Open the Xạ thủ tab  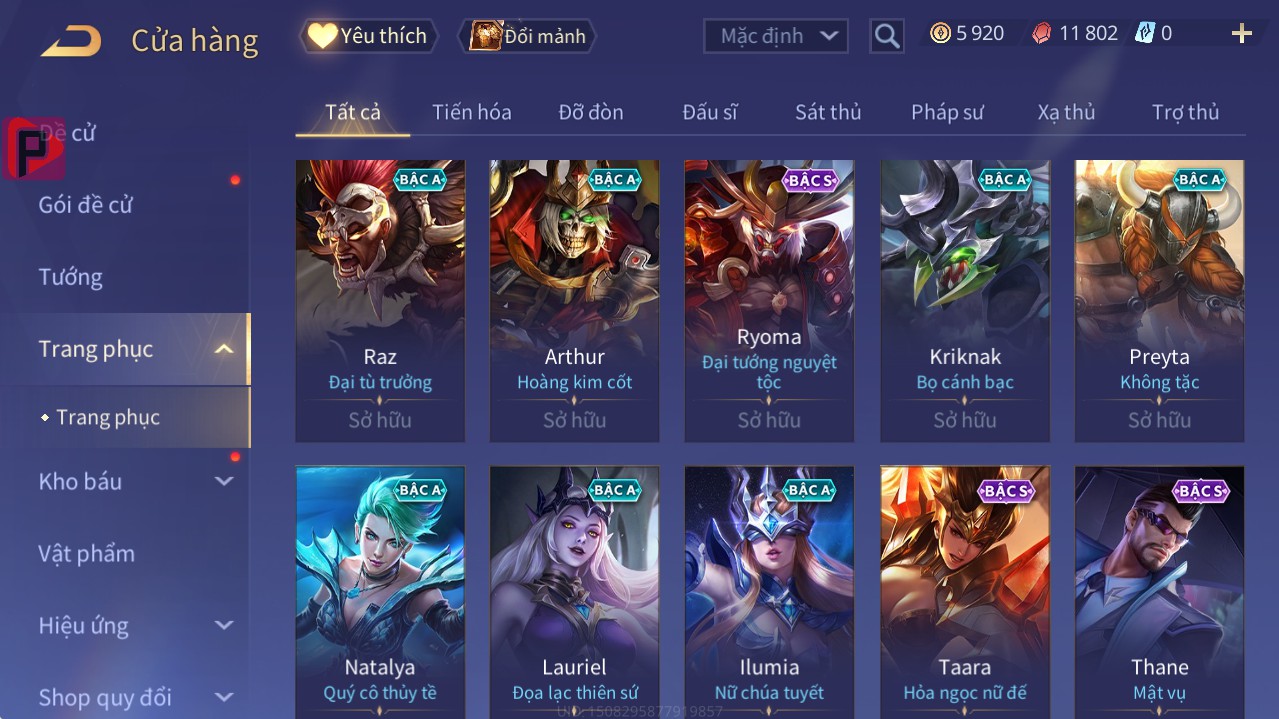(1066, 112)
